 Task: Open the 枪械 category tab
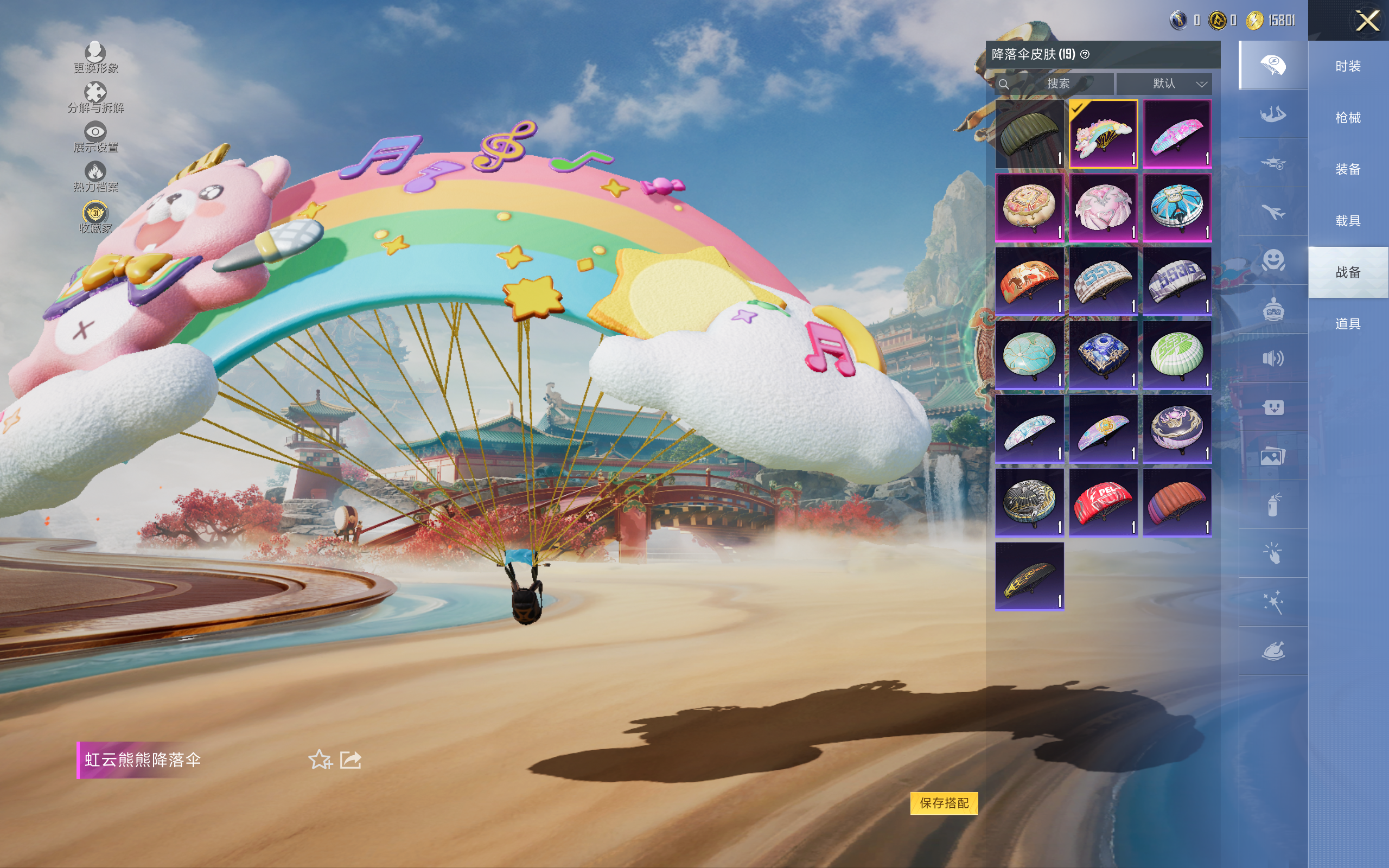coord(1348,118)
